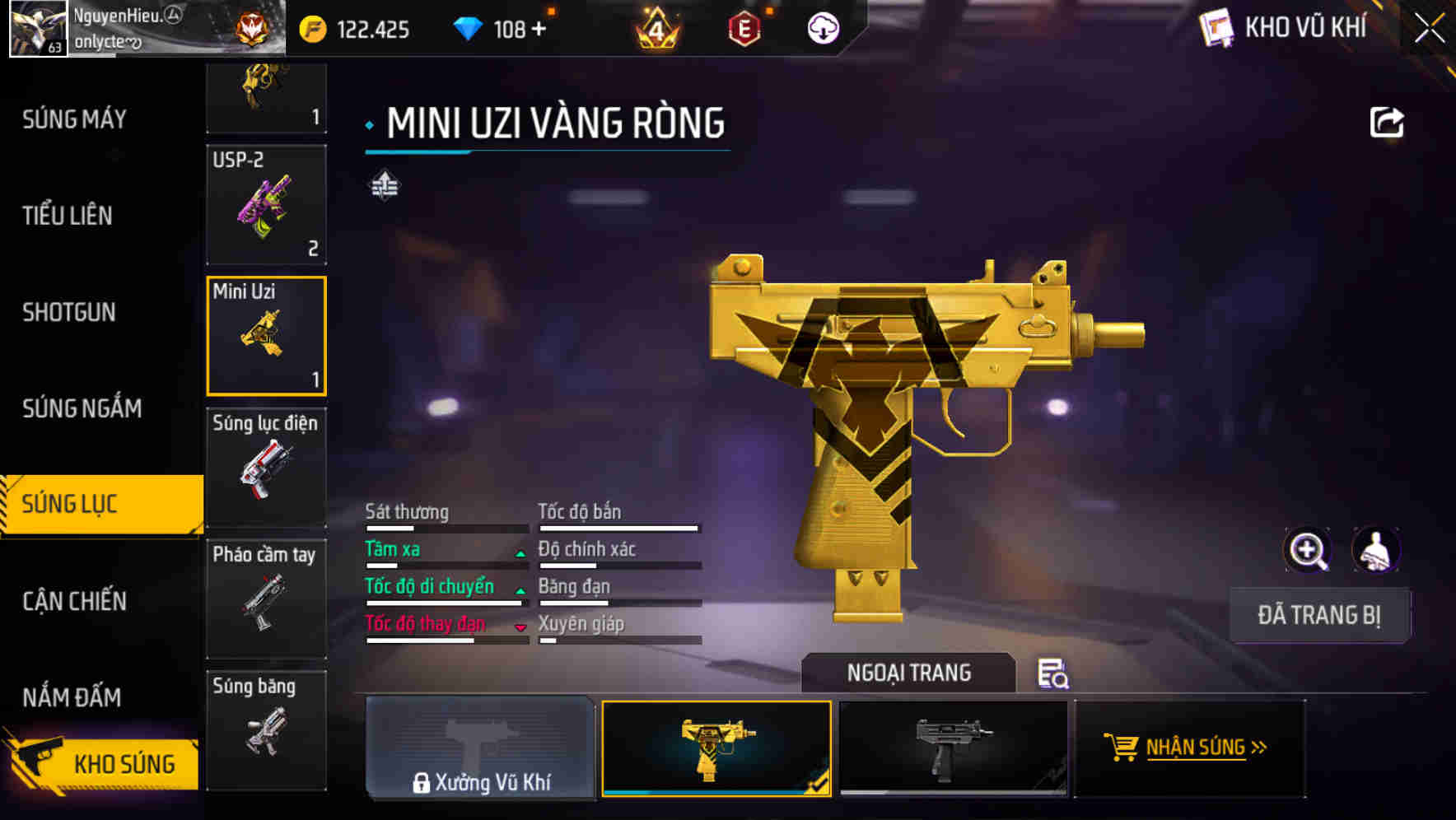Choose the CẬN CHIẾN category
Image resolution: width=1456 pixels, height=820 pixels.
[x=74, y=601]
